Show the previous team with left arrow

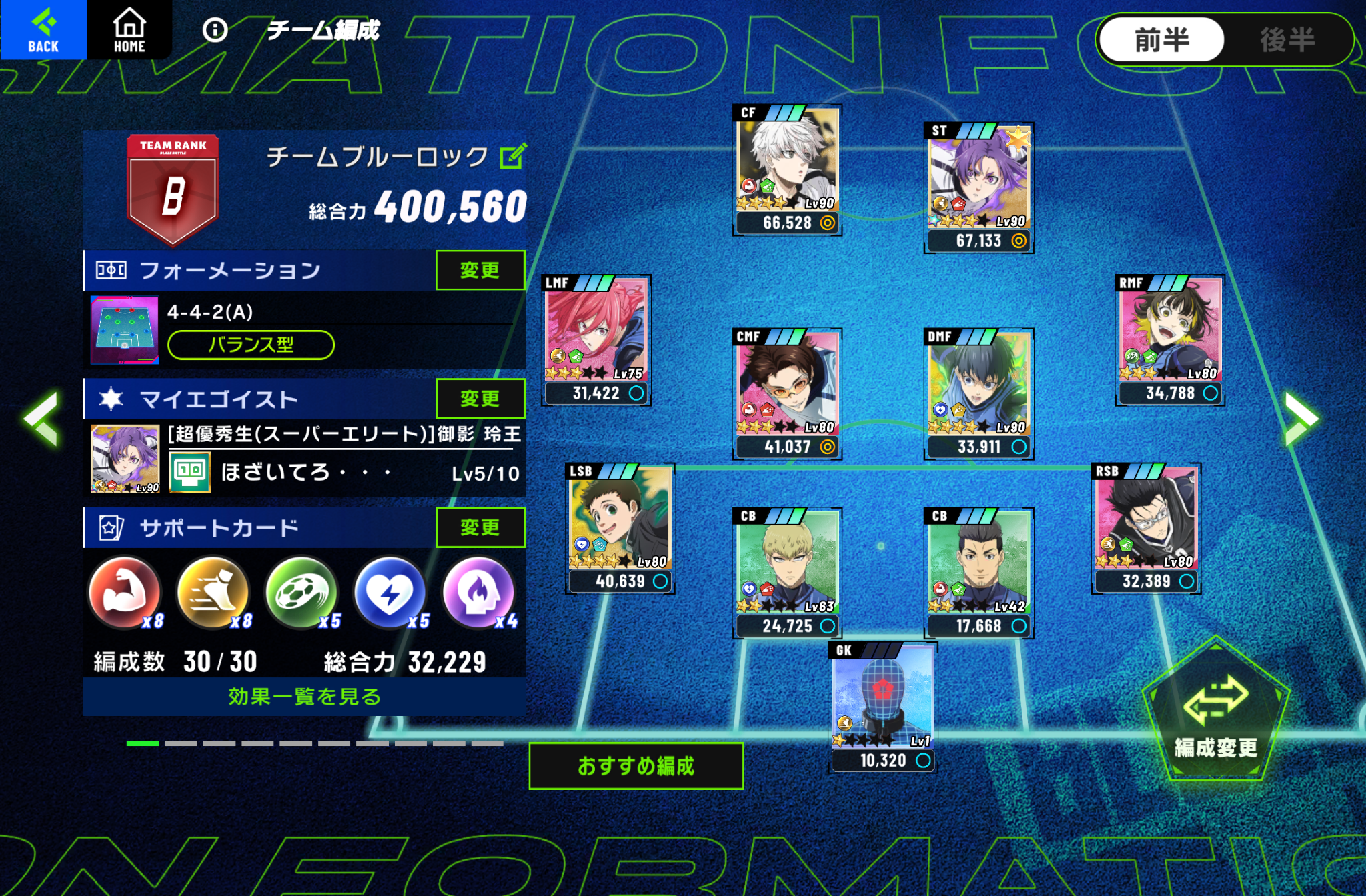coord(42,418)
